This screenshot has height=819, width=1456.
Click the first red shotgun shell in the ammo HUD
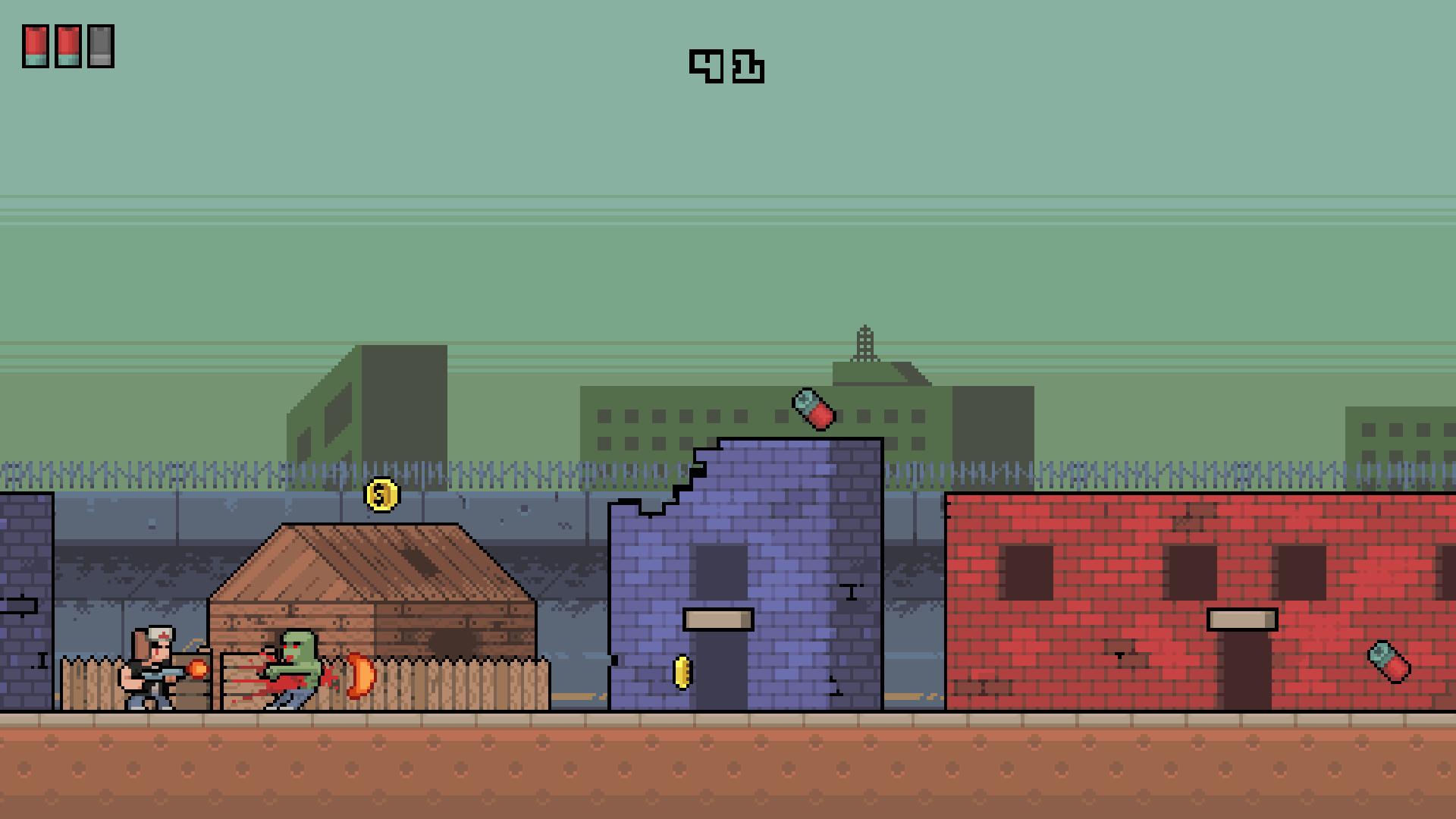(36, 45)
